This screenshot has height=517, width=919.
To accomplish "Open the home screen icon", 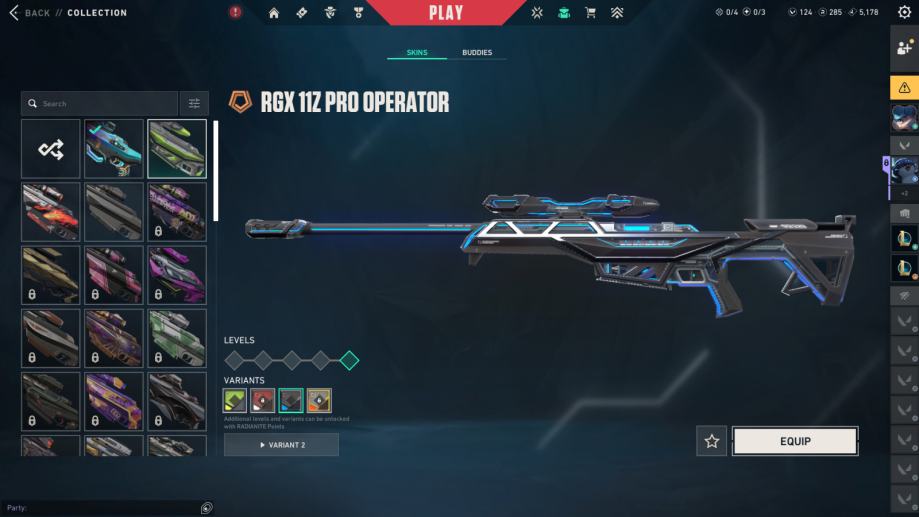I will tap(274, 13).
